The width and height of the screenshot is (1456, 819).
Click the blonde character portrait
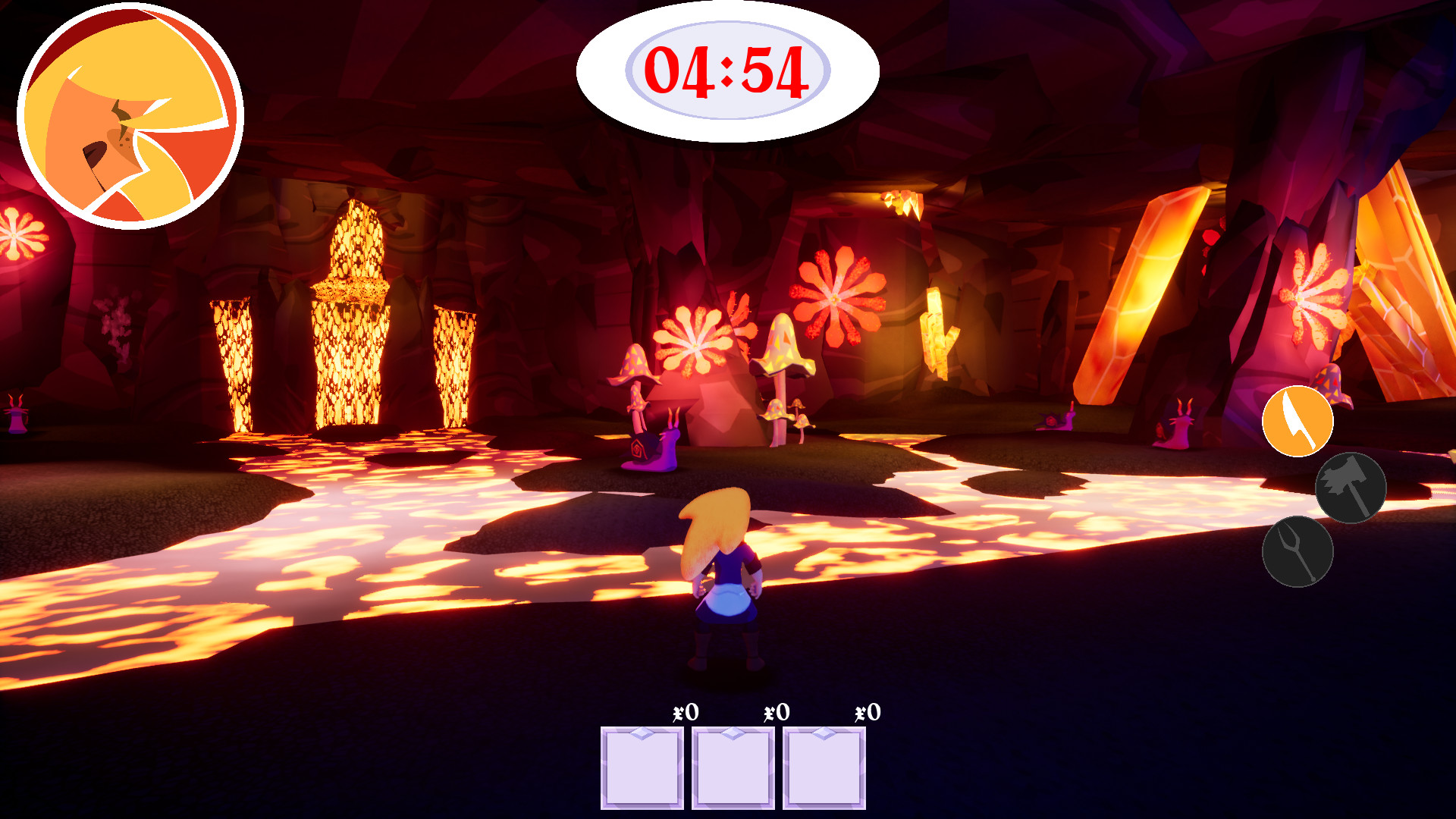(x=130, y=116)
